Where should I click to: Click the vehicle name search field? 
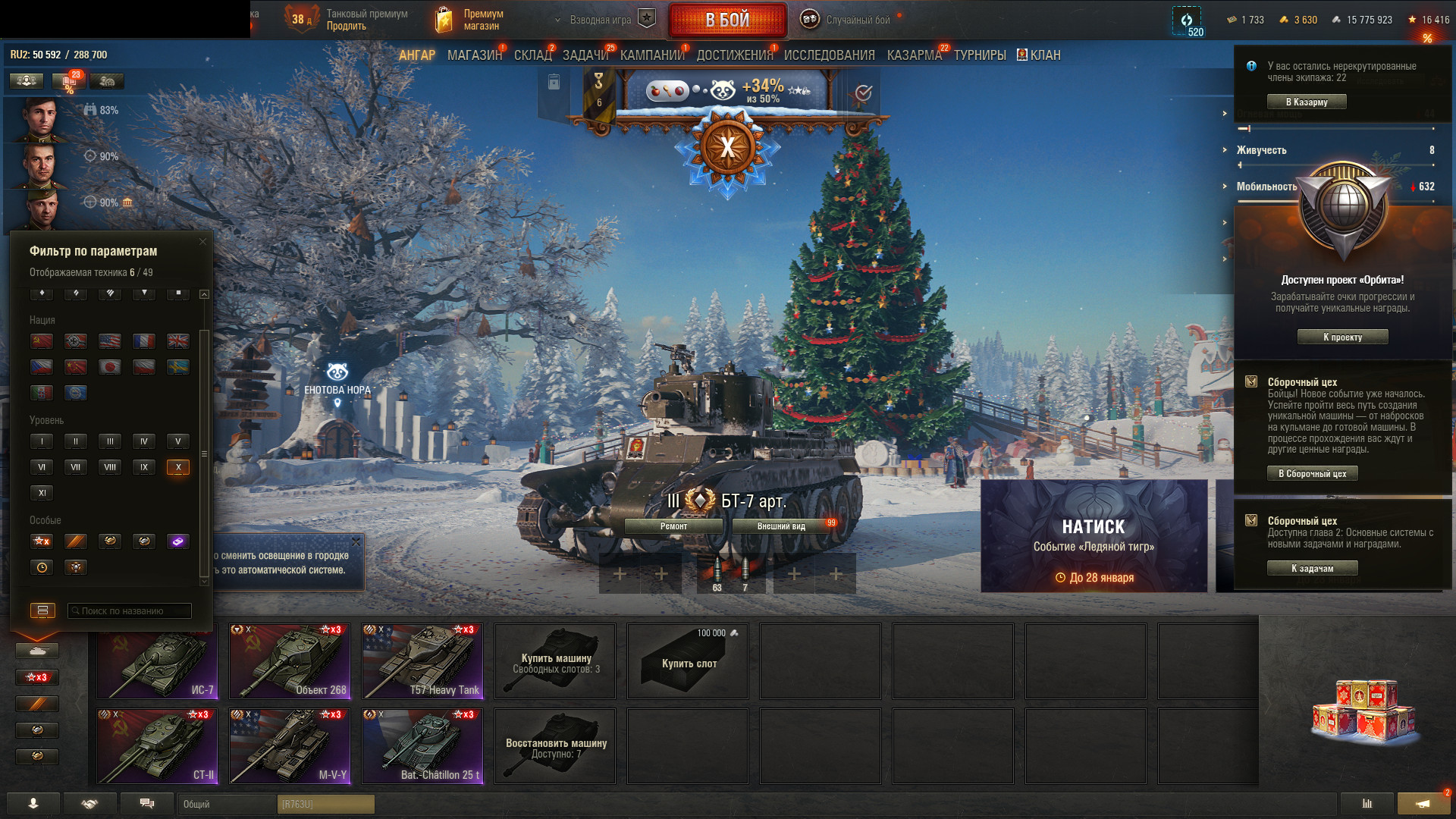[x=130, y=610]
